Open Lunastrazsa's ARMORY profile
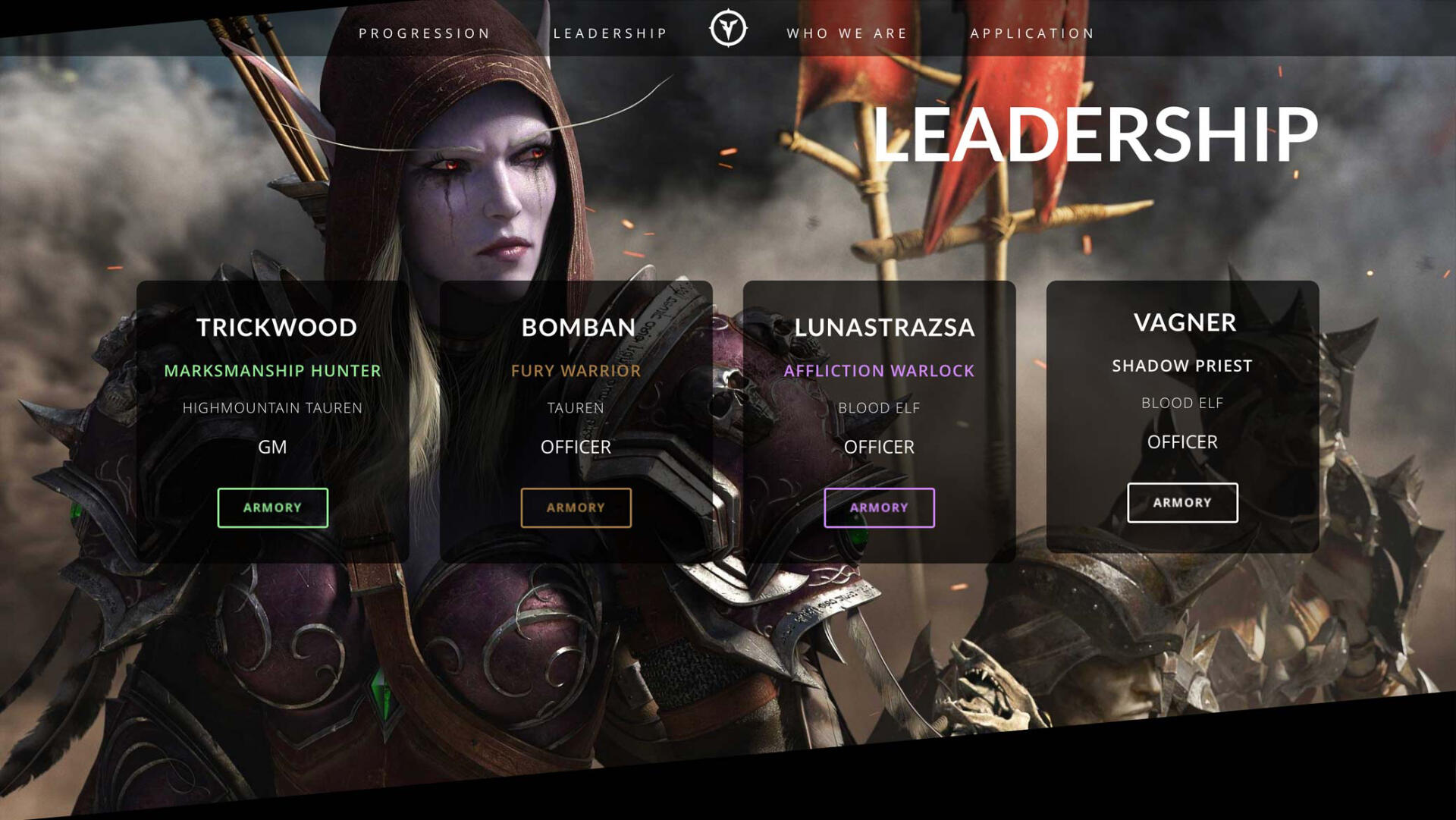 878,507
